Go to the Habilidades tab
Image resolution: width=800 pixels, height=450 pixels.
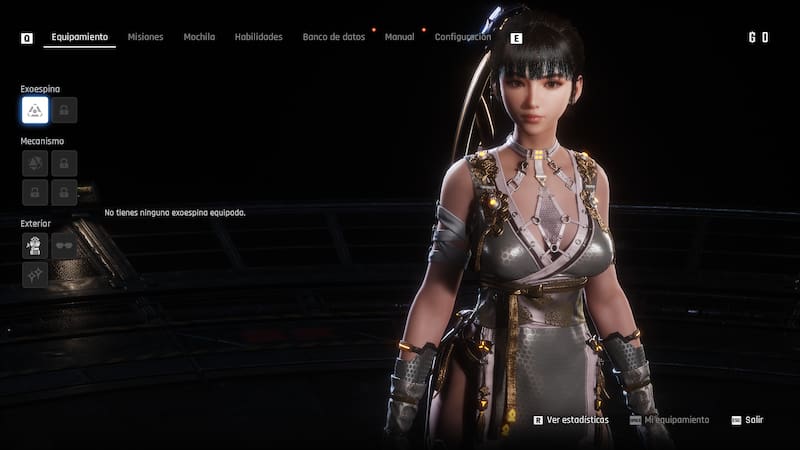[258, 37]
